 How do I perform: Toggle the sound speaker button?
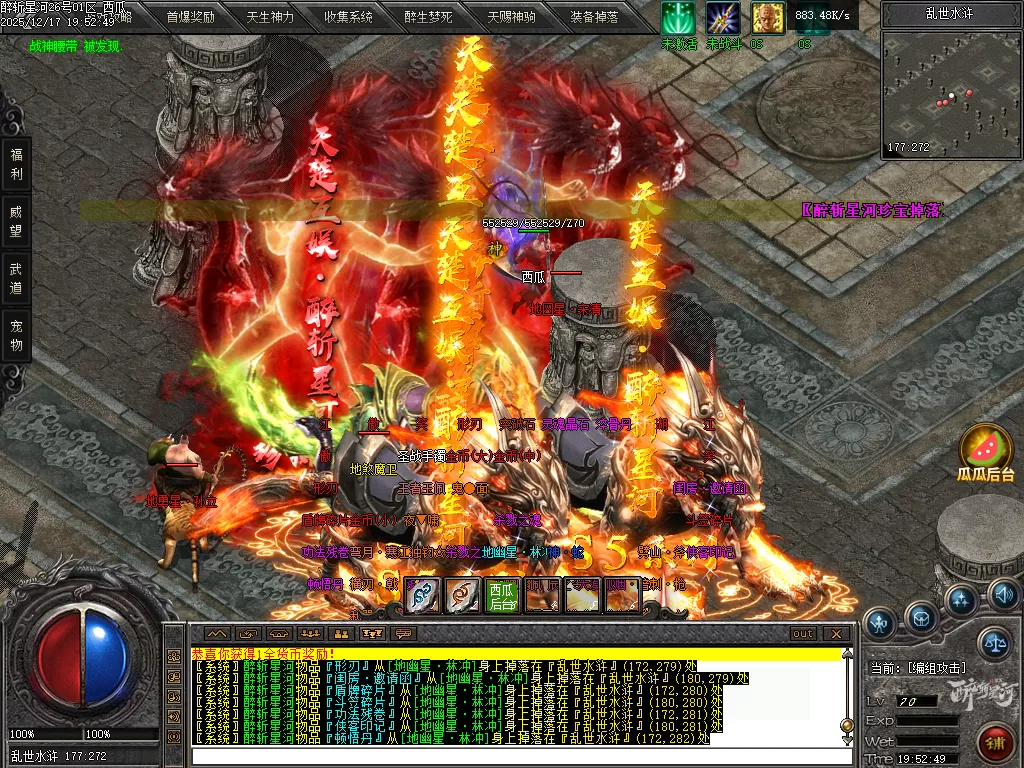1003,596
